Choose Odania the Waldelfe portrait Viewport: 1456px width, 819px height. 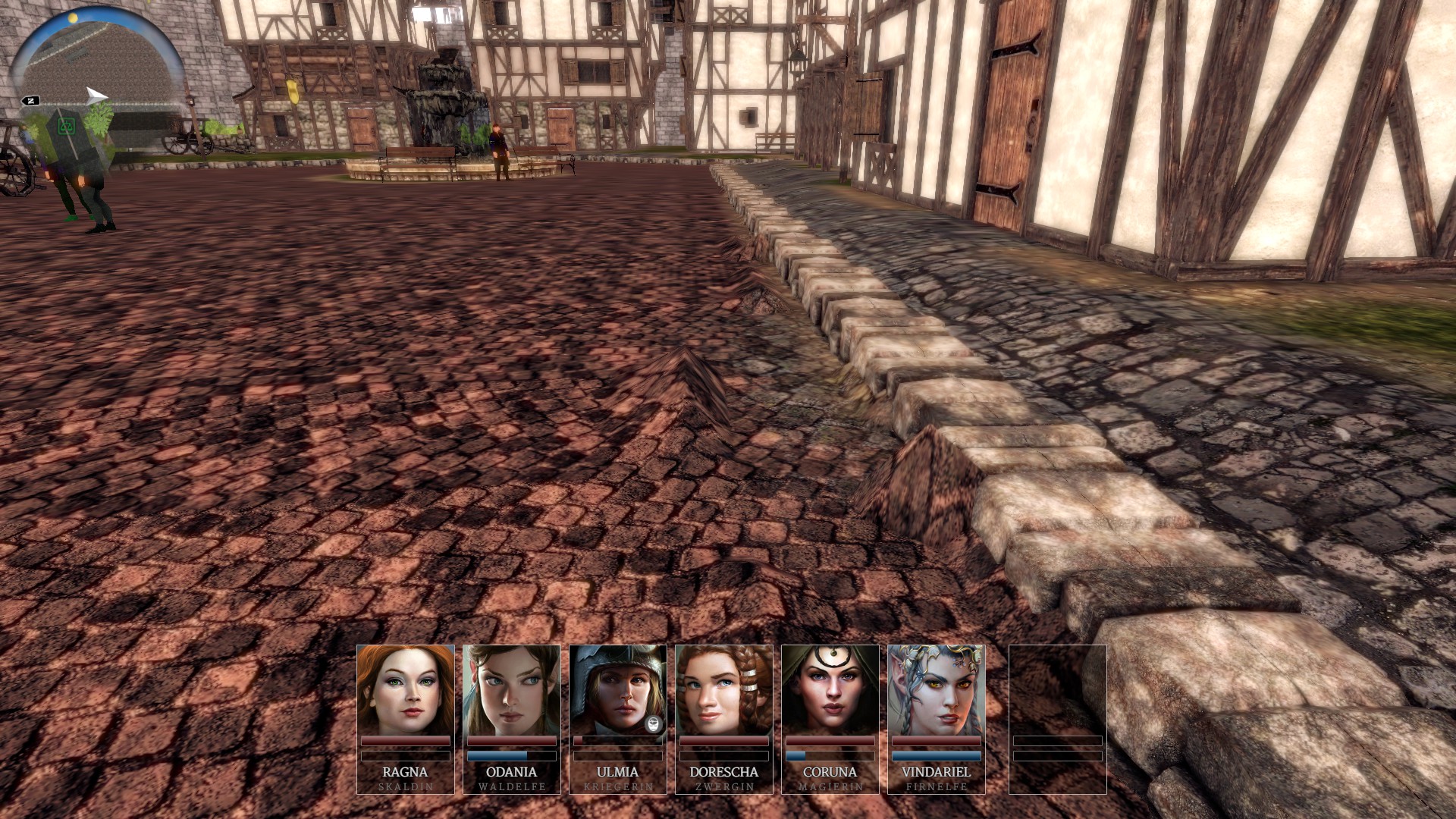click(x=512, y=690)
